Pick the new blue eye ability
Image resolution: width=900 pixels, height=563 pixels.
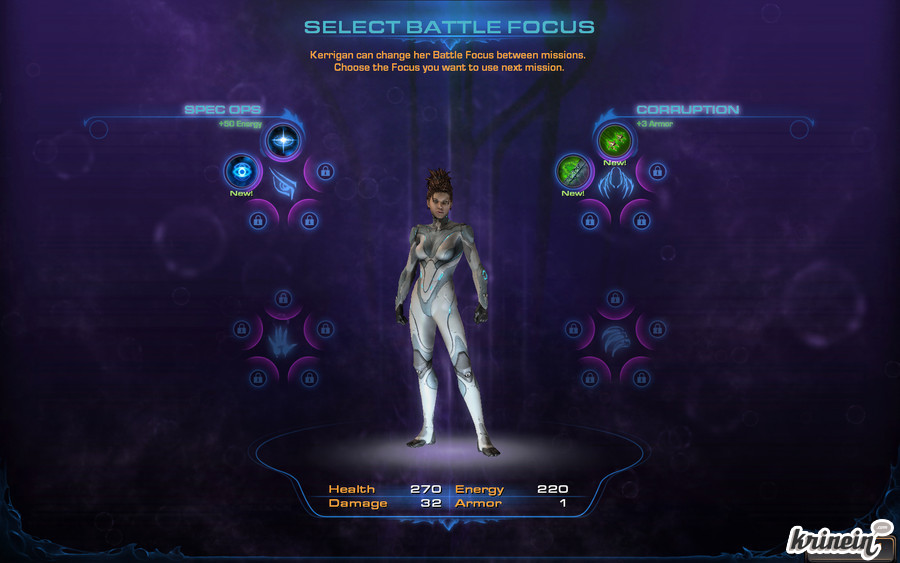(241, 171)
